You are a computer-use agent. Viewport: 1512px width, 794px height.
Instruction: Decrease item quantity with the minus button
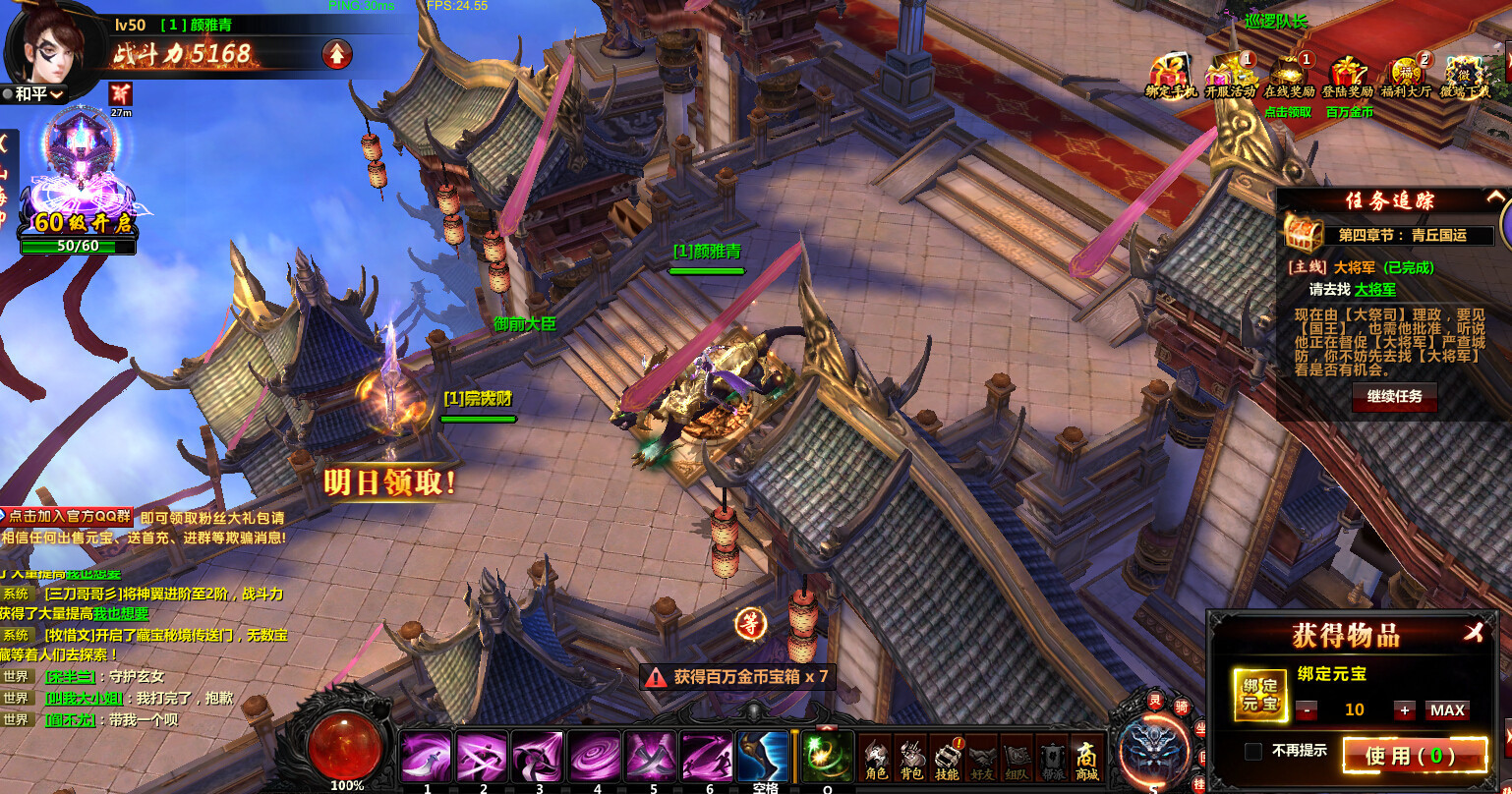point(1307,709)
